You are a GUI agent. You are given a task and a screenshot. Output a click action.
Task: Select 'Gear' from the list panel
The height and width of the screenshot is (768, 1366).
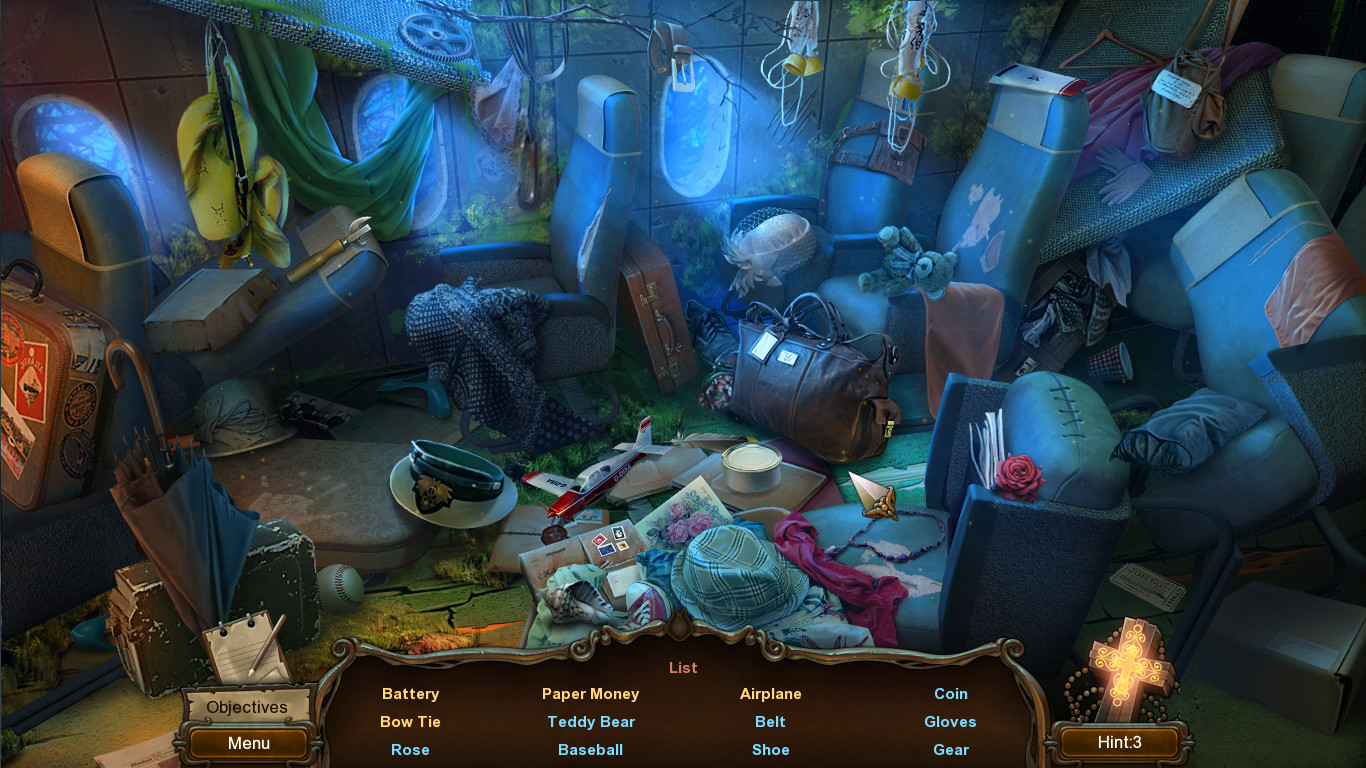[x=950, y=749]
